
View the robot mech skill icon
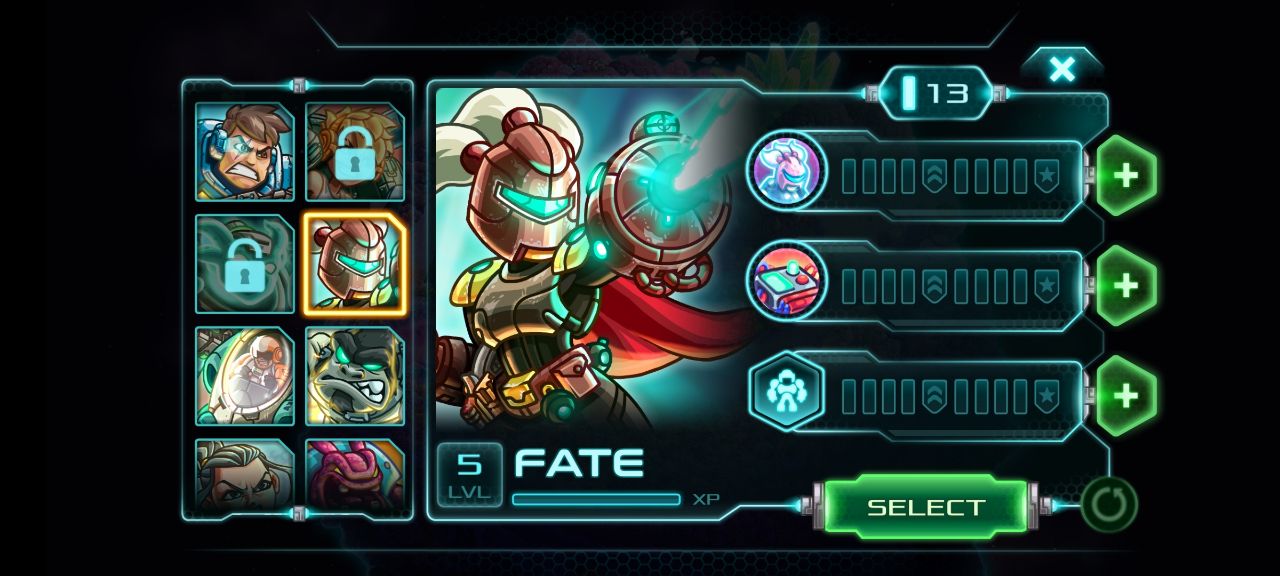787,392
